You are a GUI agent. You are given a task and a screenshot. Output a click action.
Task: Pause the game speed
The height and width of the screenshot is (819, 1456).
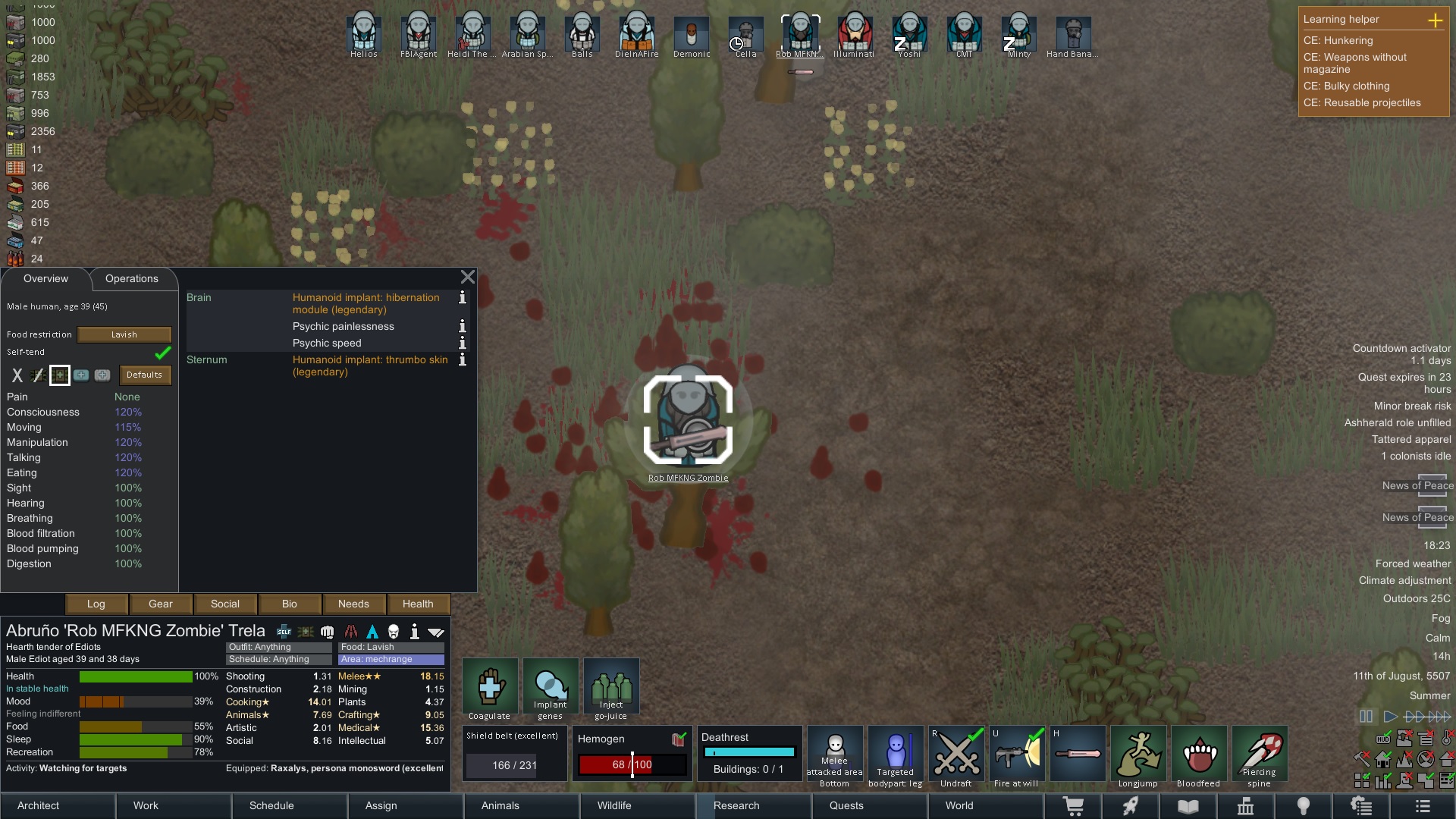coord(1366,717)
